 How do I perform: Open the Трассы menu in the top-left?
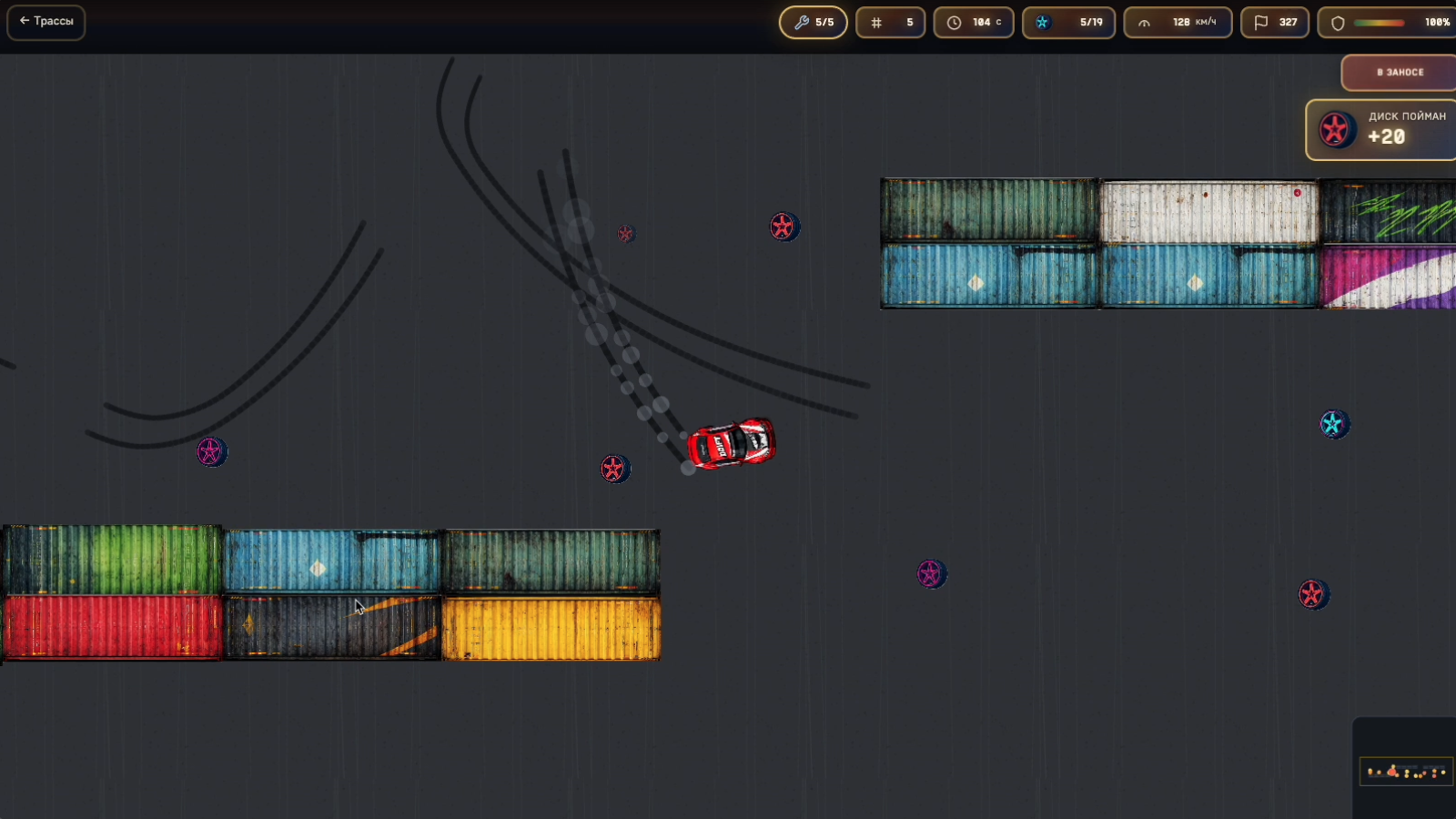[x=45, y=23]
